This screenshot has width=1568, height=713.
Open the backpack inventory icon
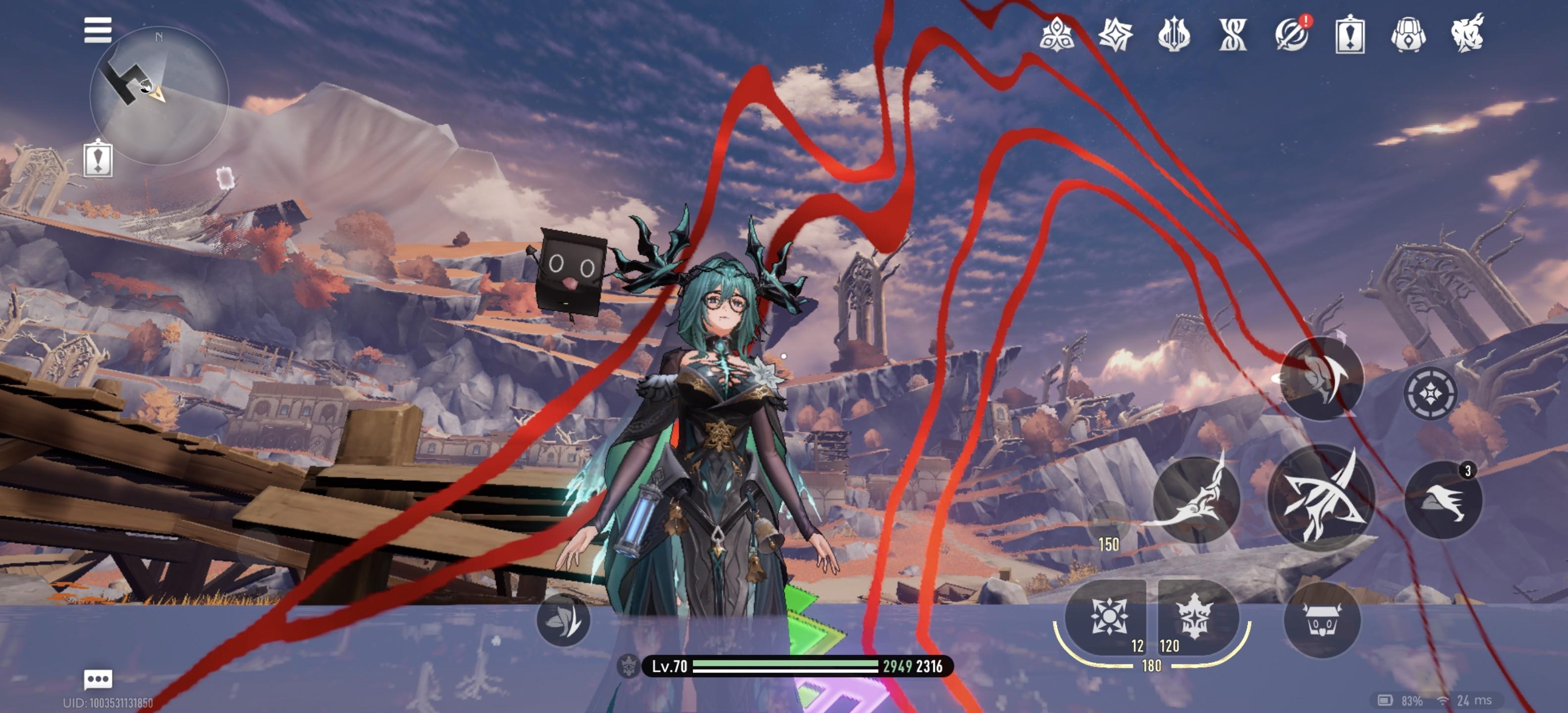(1408, 34)
